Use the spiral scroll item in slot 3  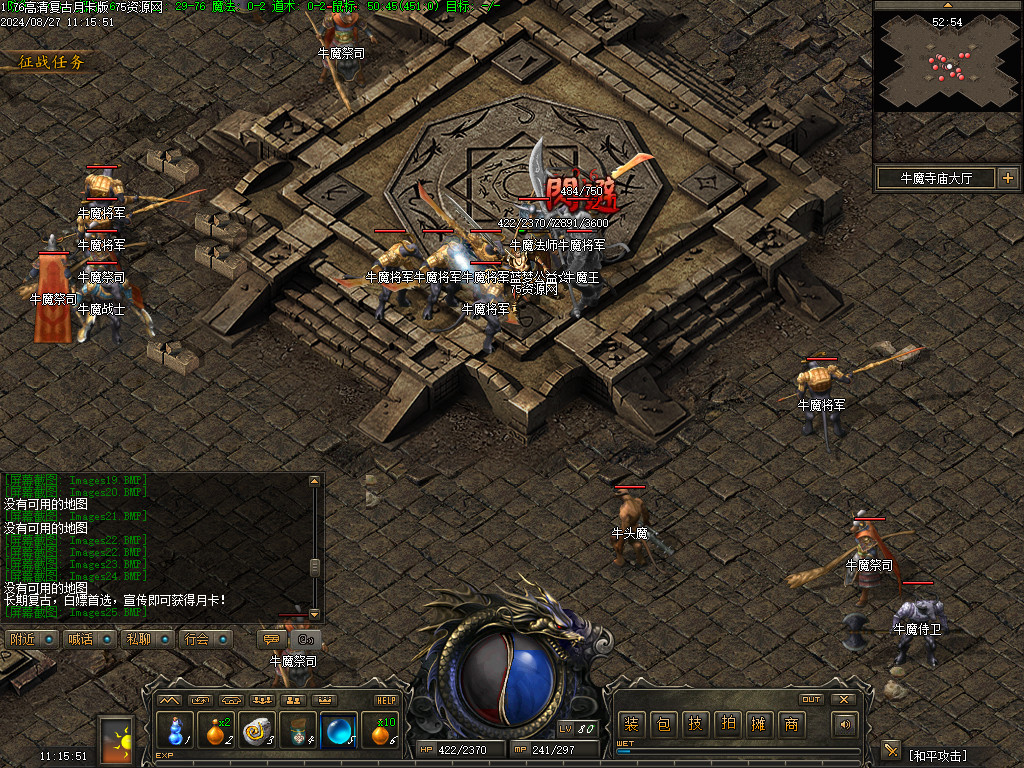[x=257, y=731]
